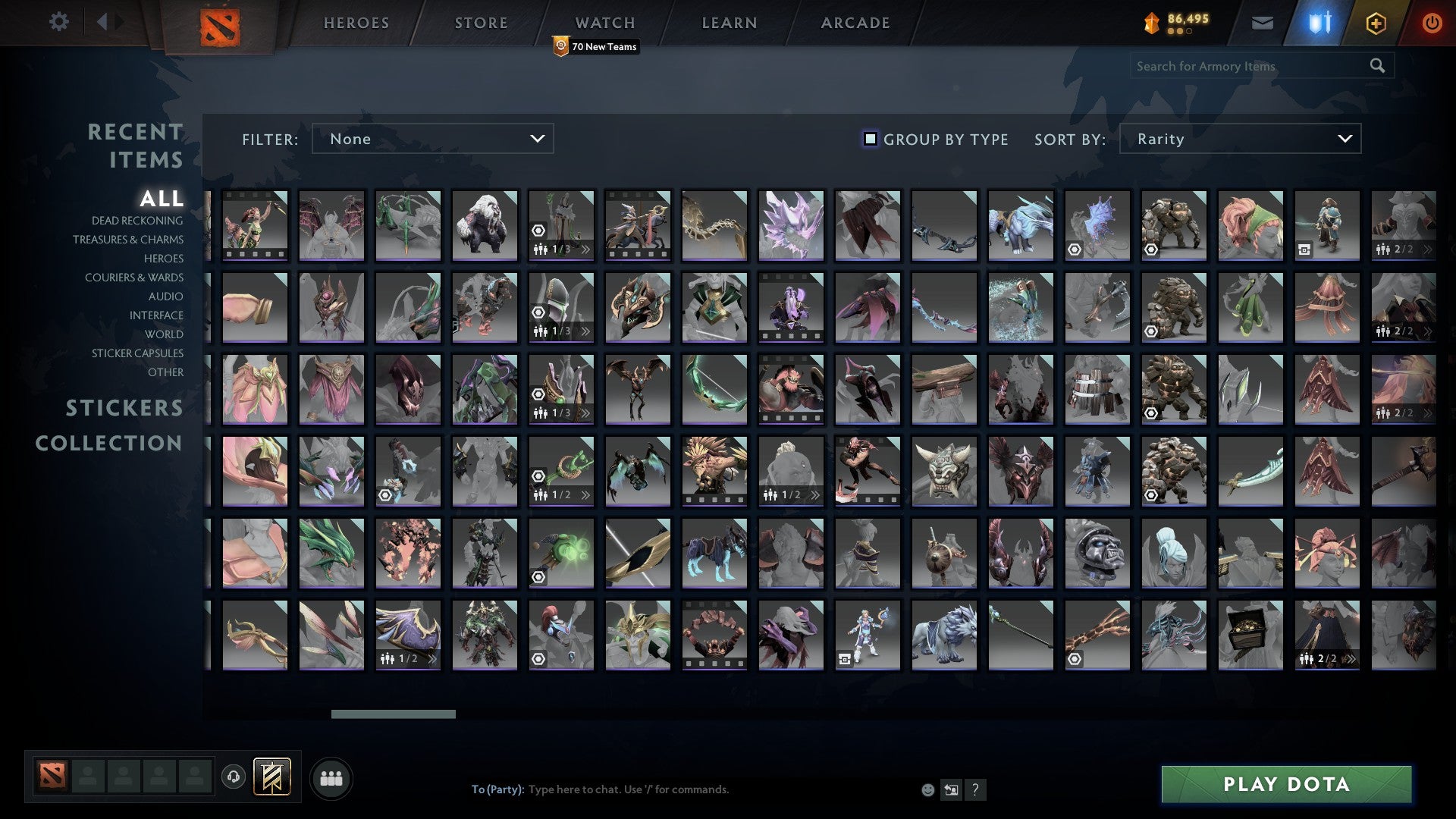The width and height of the screenshot is (1456, 819).
Task: Open the Filter dropdown set to None
Action: pyautogui.click(x=432, y=139)
